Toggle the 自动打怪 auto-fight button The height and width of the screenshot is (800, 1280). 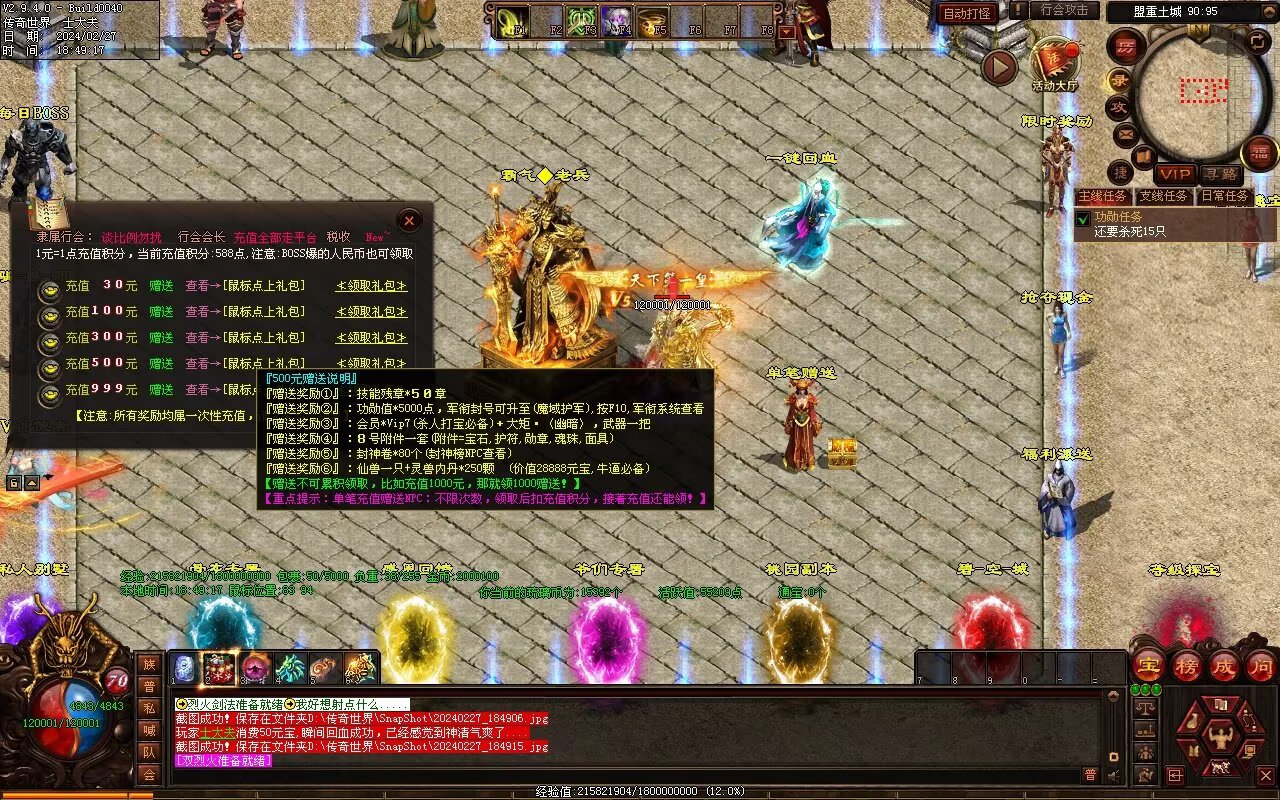click(x=967, y=13)
